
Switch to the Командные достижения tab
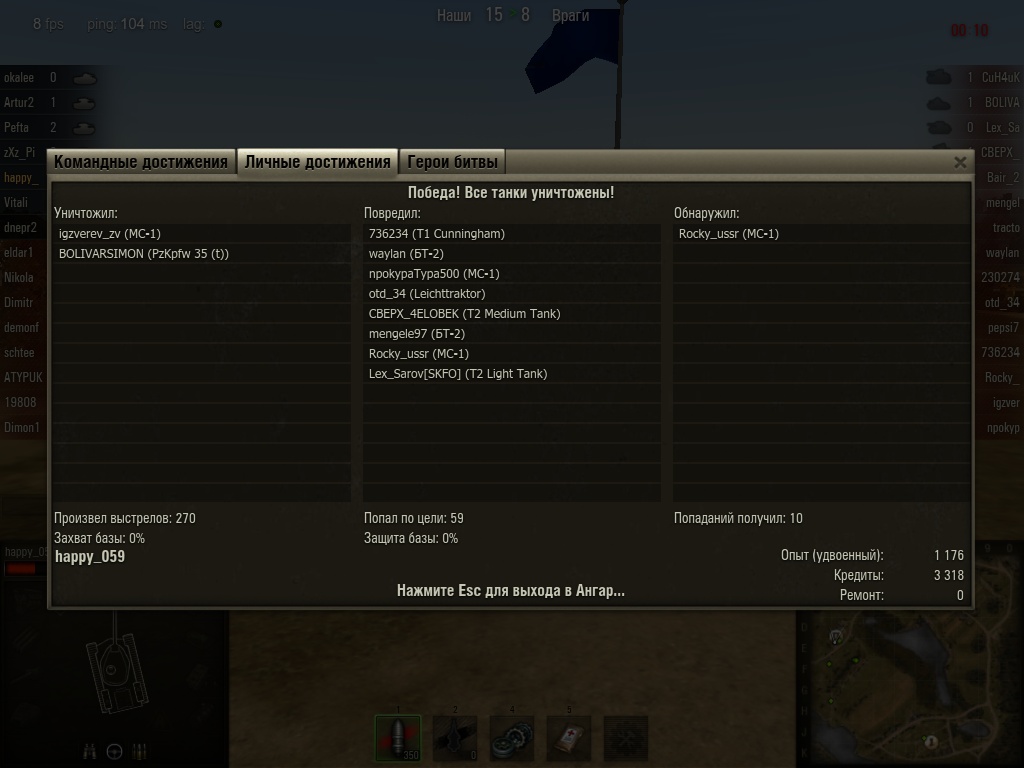[x=141, y=162]
